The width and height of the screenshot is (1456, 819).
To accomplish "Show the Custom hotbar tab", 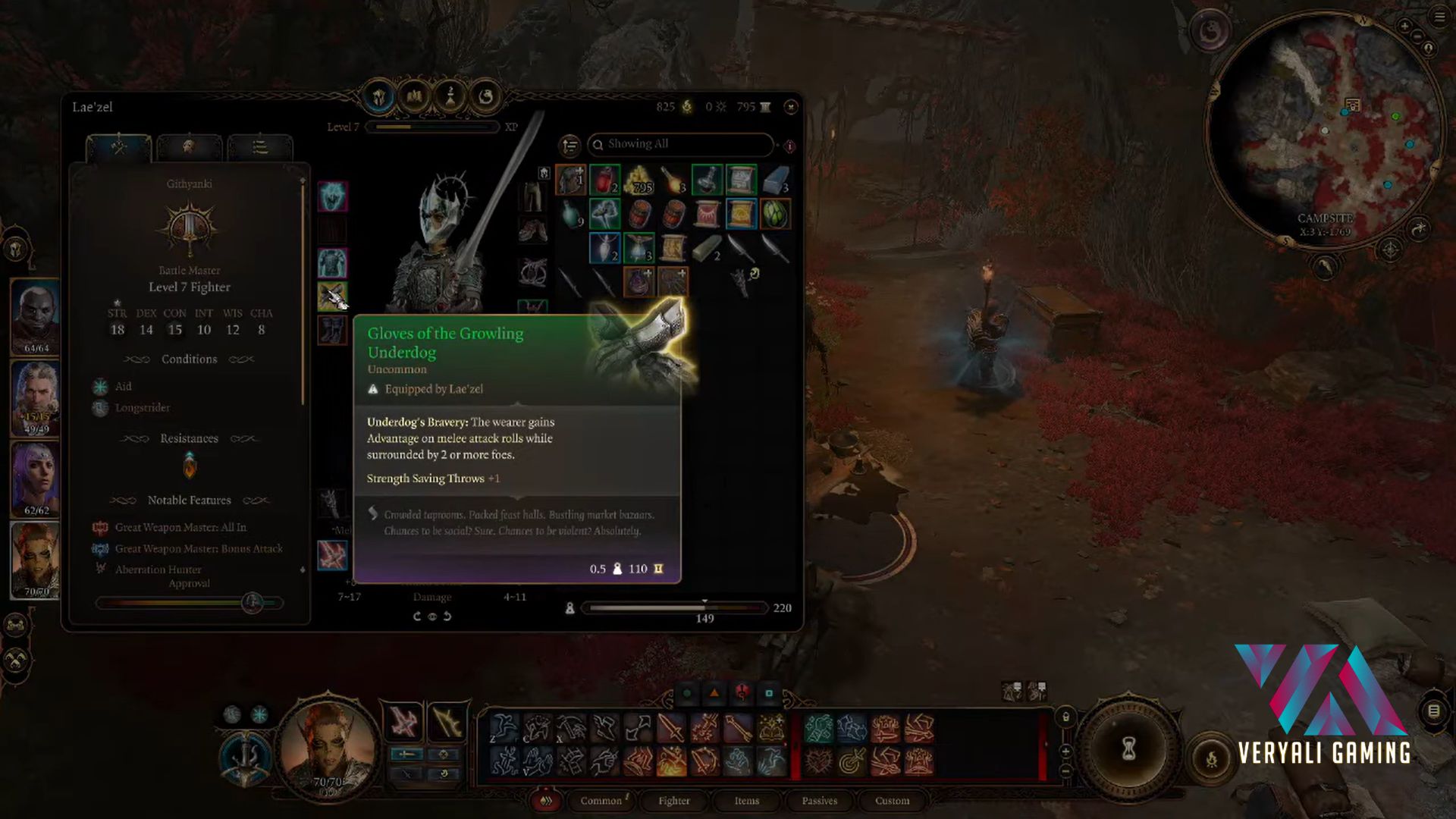I will 892,801.
